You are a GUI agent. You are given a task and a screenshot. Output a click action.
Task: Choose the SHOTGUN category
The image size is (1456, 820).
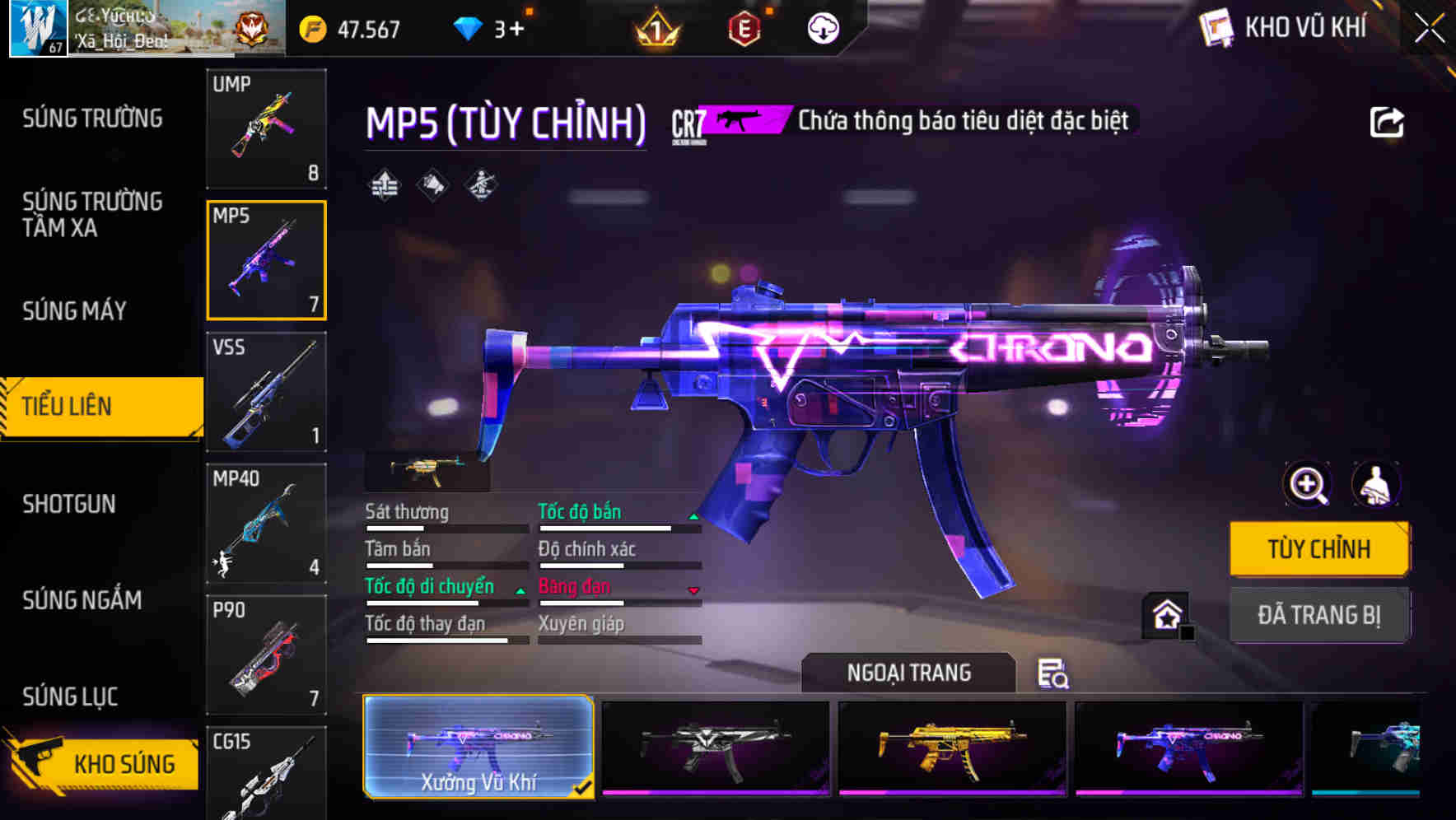click(x=69, y=504)
